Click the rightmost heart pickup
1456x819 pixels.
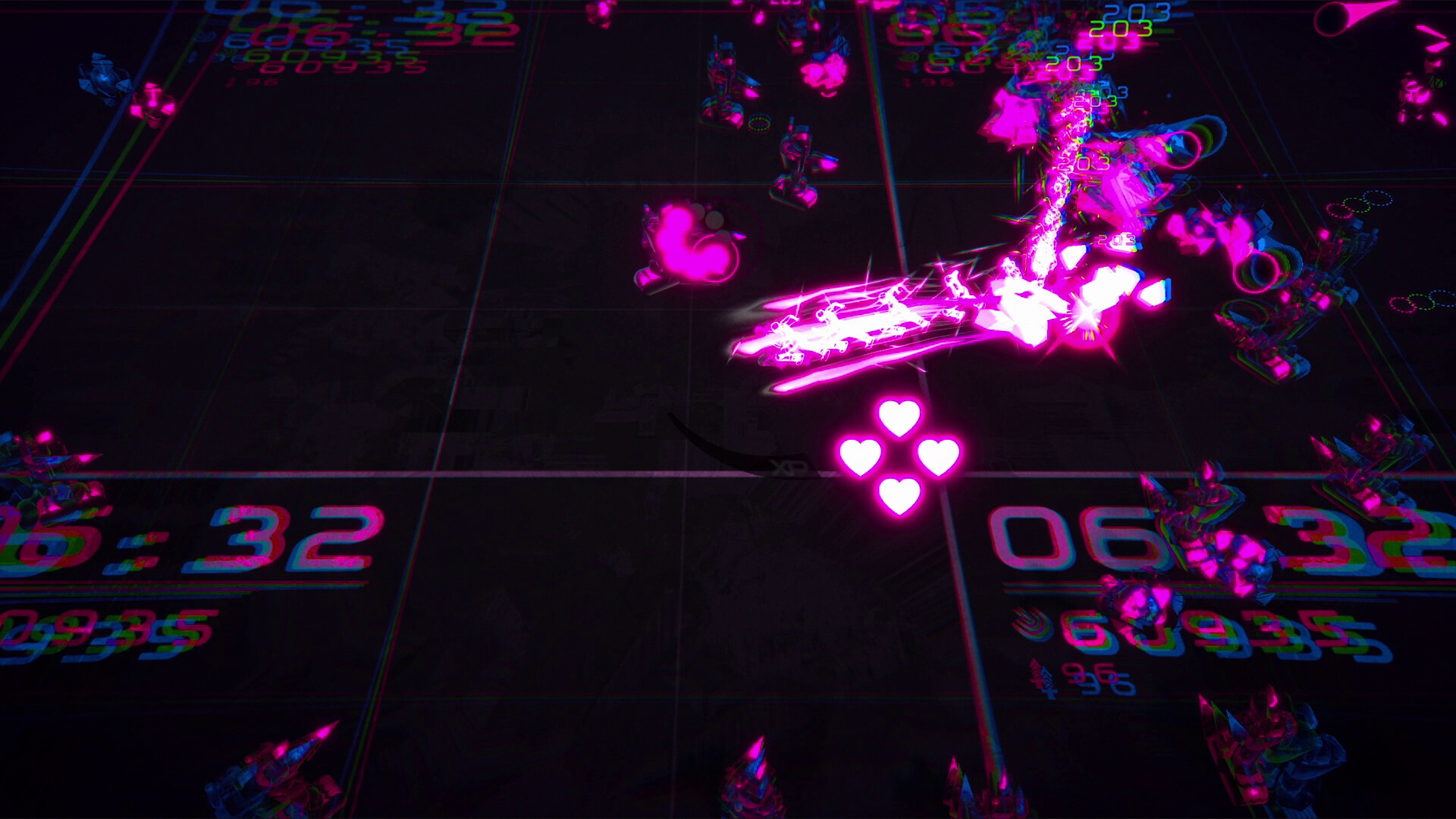click(x=938, y=456)
